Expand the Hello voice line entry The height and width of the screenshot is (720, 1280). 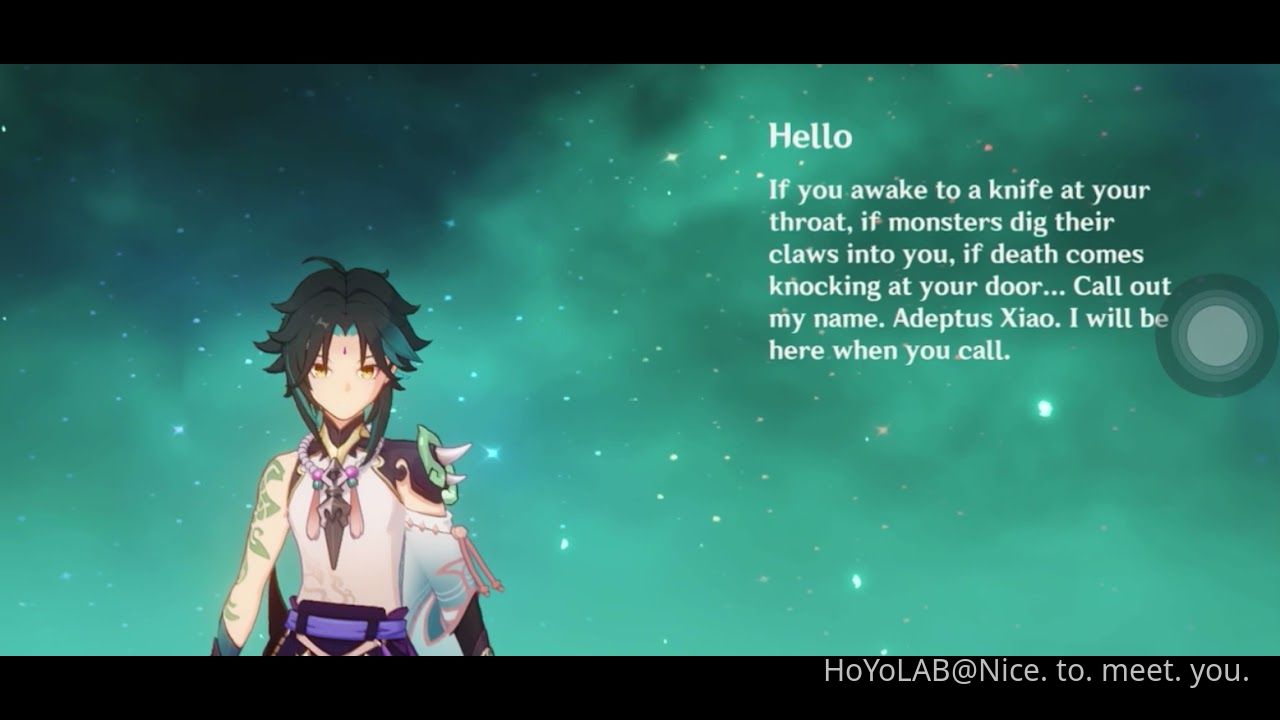coord(810,137)
